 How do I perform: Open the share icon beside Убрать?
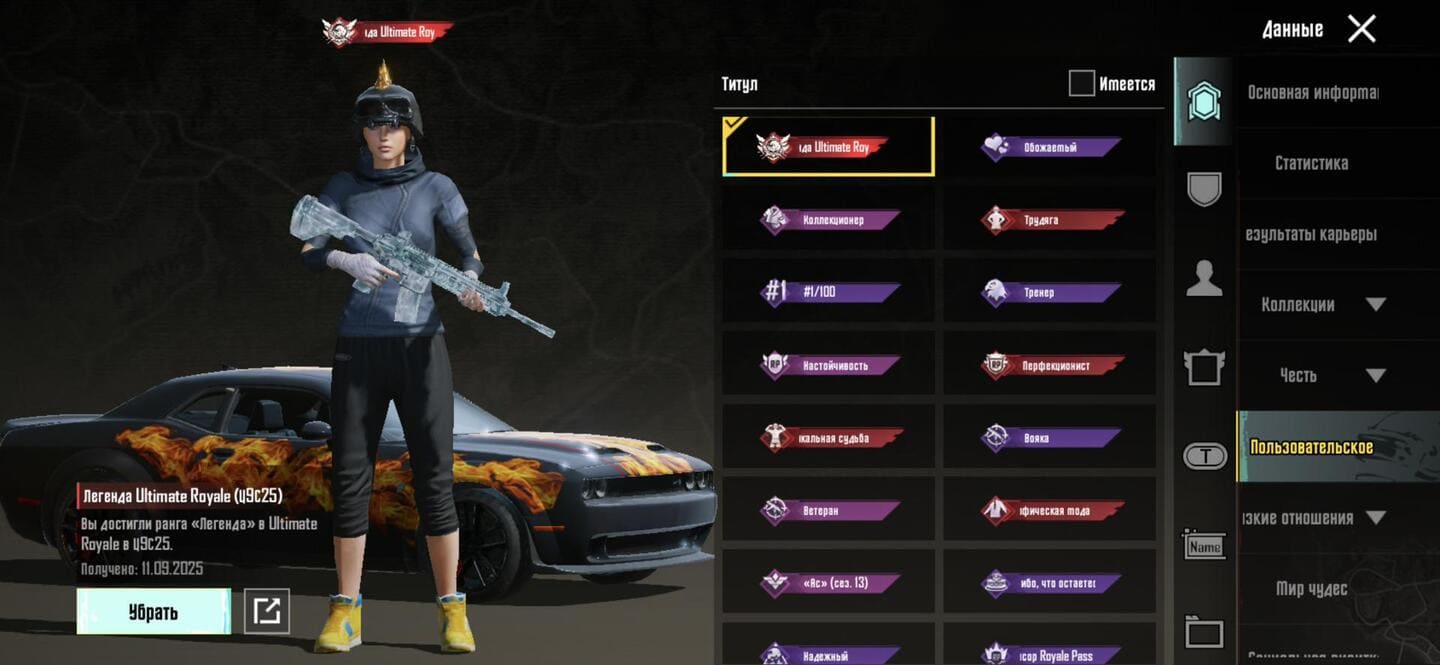[266, 611]
